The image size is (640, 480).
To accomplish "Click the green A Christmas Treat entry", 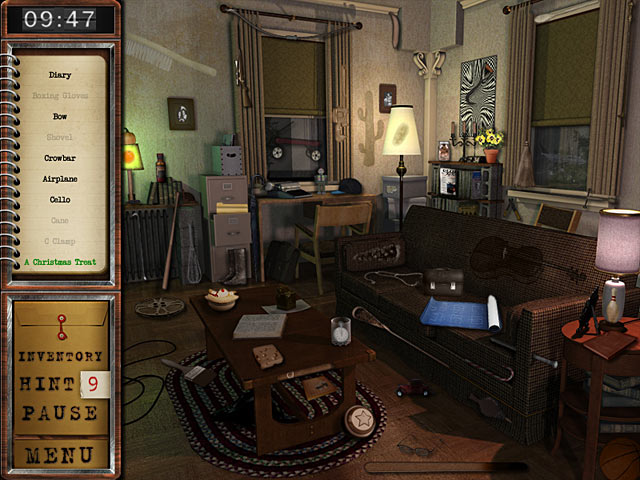I will pos(60,263).
